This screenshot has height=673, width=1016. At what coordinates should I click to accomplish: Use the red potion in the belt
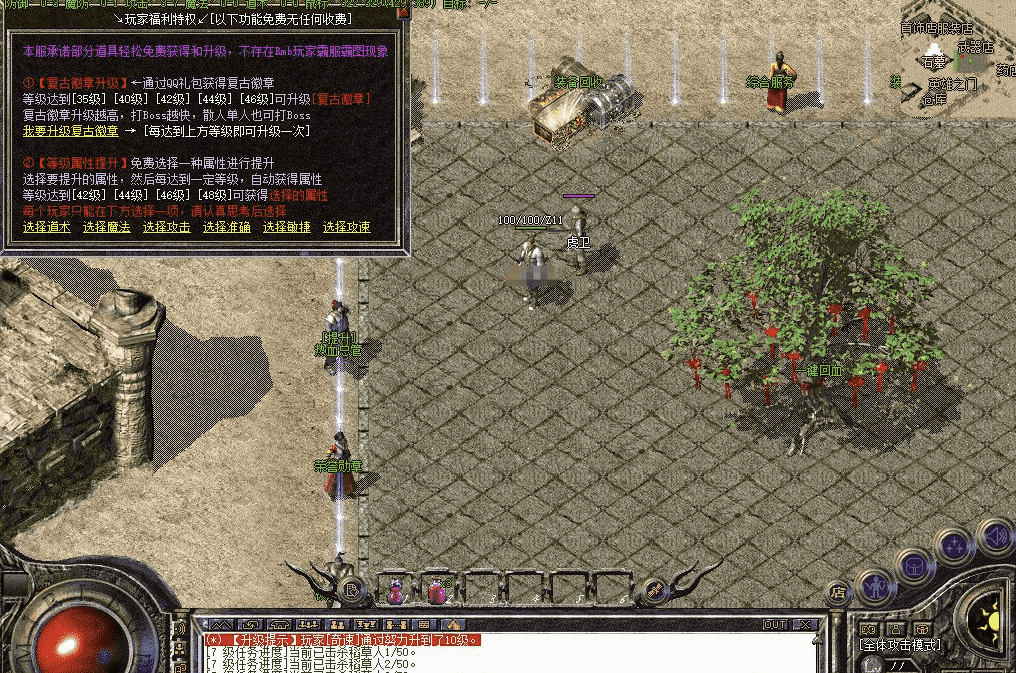[437, 591]
